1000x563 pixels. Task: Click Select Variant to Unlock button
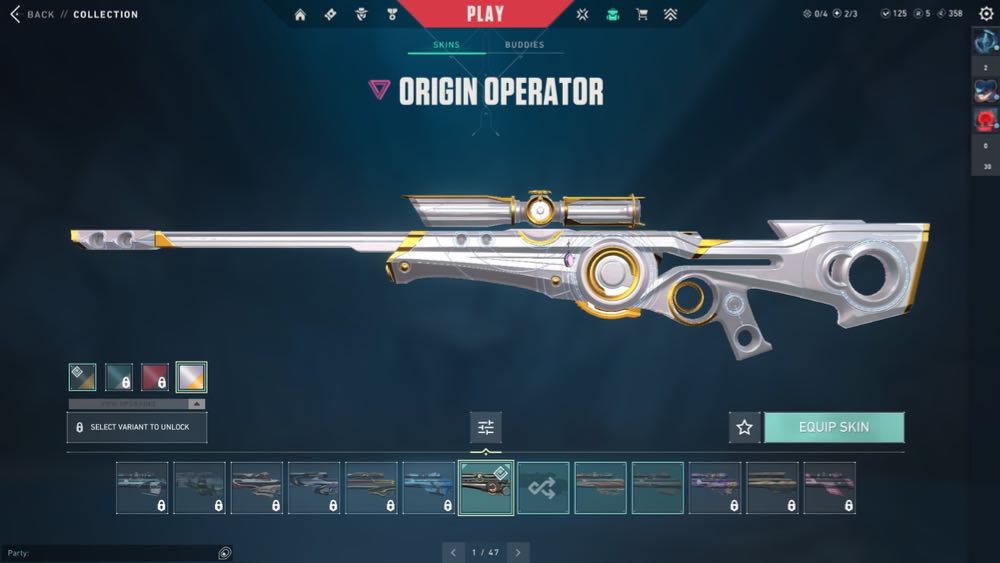(137, 427)
